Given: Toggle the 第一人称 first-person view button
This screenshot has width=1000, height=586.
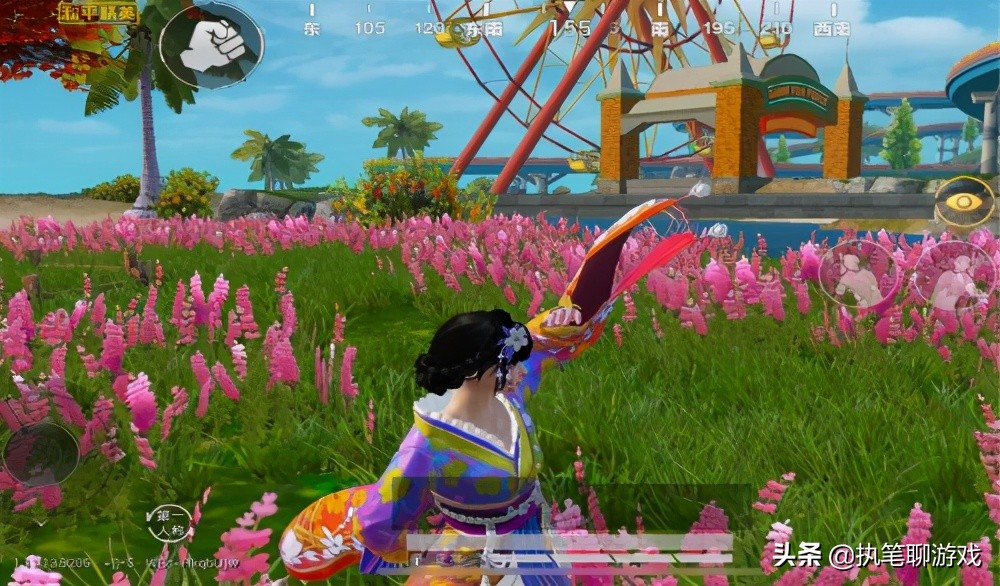Looking at the screenshot, I should pos(169,523).
